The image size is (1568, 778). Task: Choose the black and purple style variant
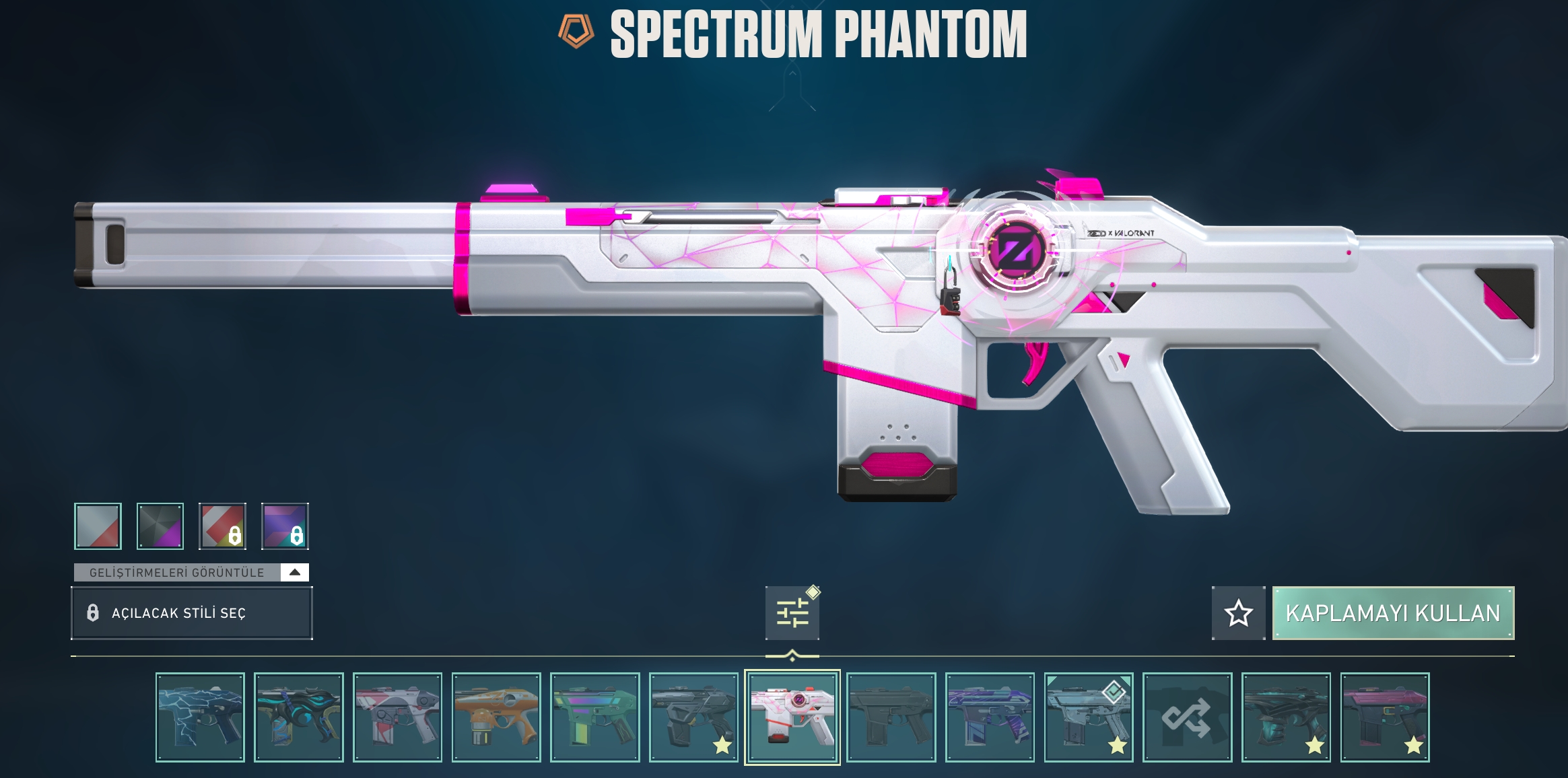point(160,526)
